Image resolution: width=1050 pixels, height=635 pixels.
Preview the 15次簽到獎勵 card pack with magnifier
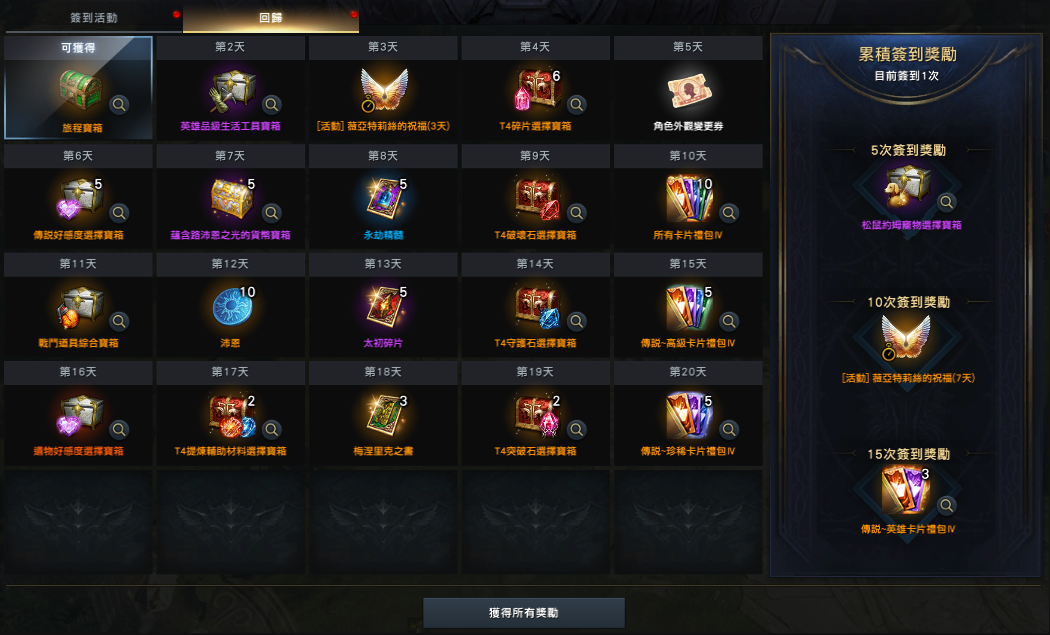(946, 504)
